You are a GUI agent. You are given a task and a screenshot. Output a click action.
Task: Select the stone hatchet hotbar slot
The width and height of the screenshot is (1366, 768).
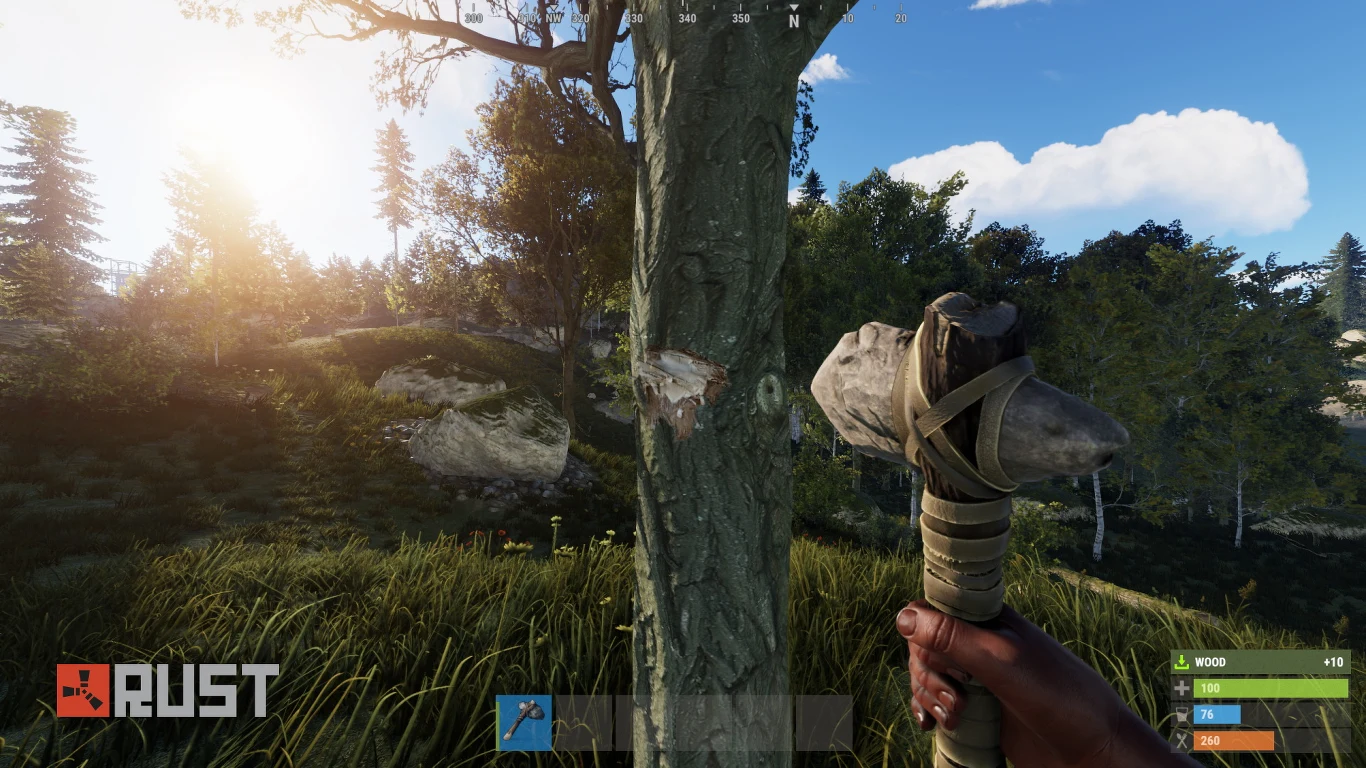coord(524,722)
